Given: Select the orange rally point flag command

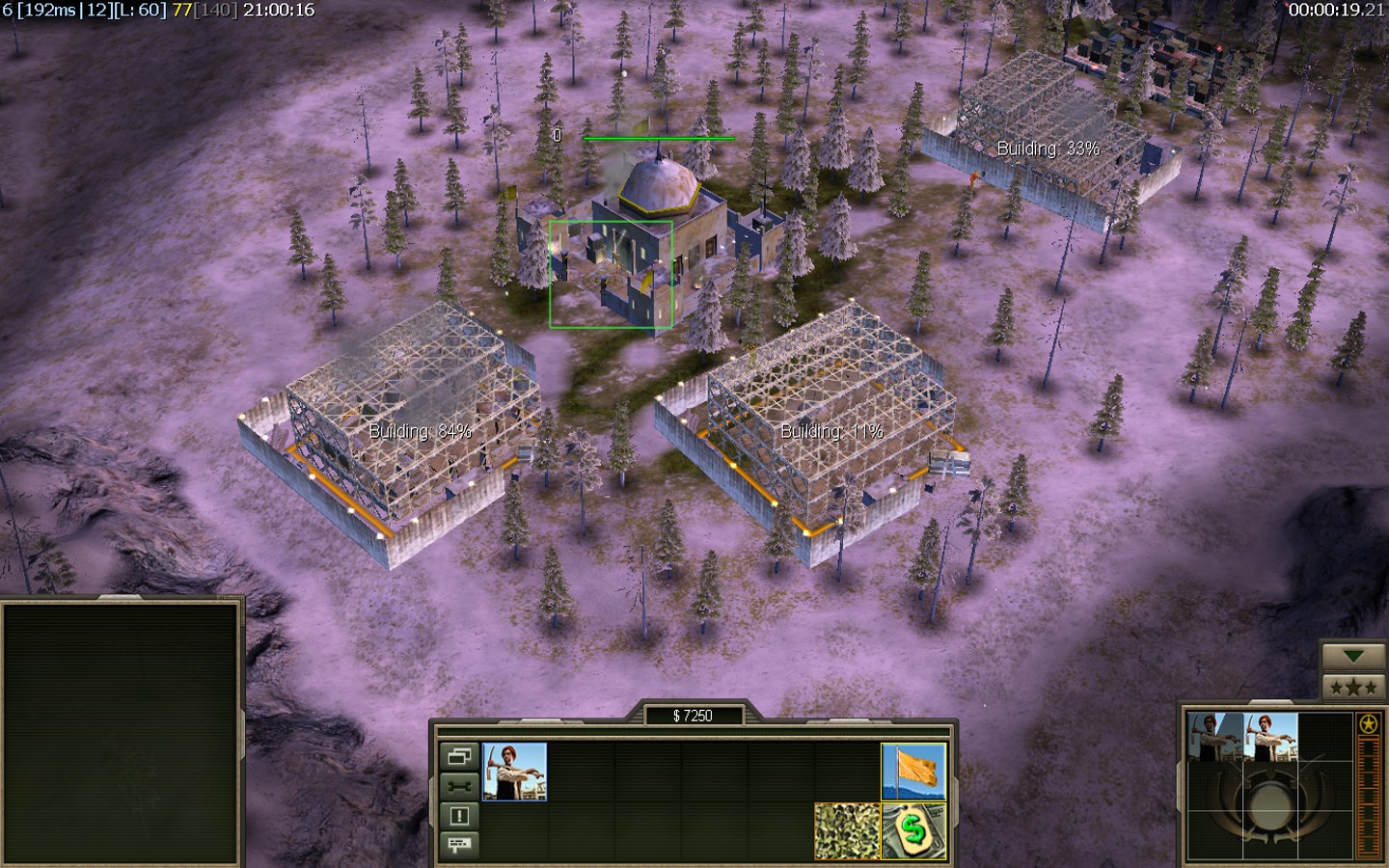Looking at the screenshot, I should click(913, 772).
